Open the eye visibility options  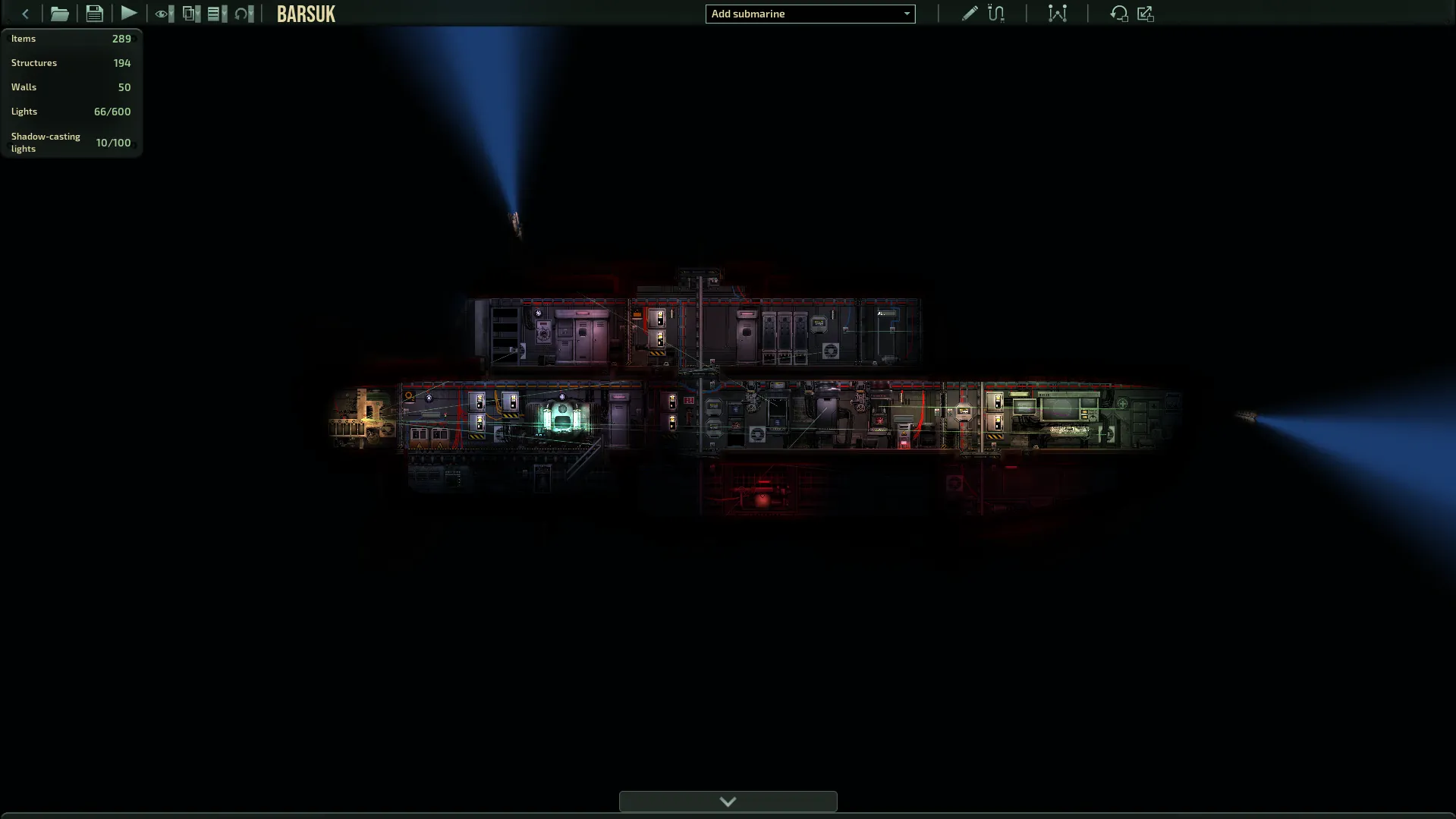click(163, 14)
